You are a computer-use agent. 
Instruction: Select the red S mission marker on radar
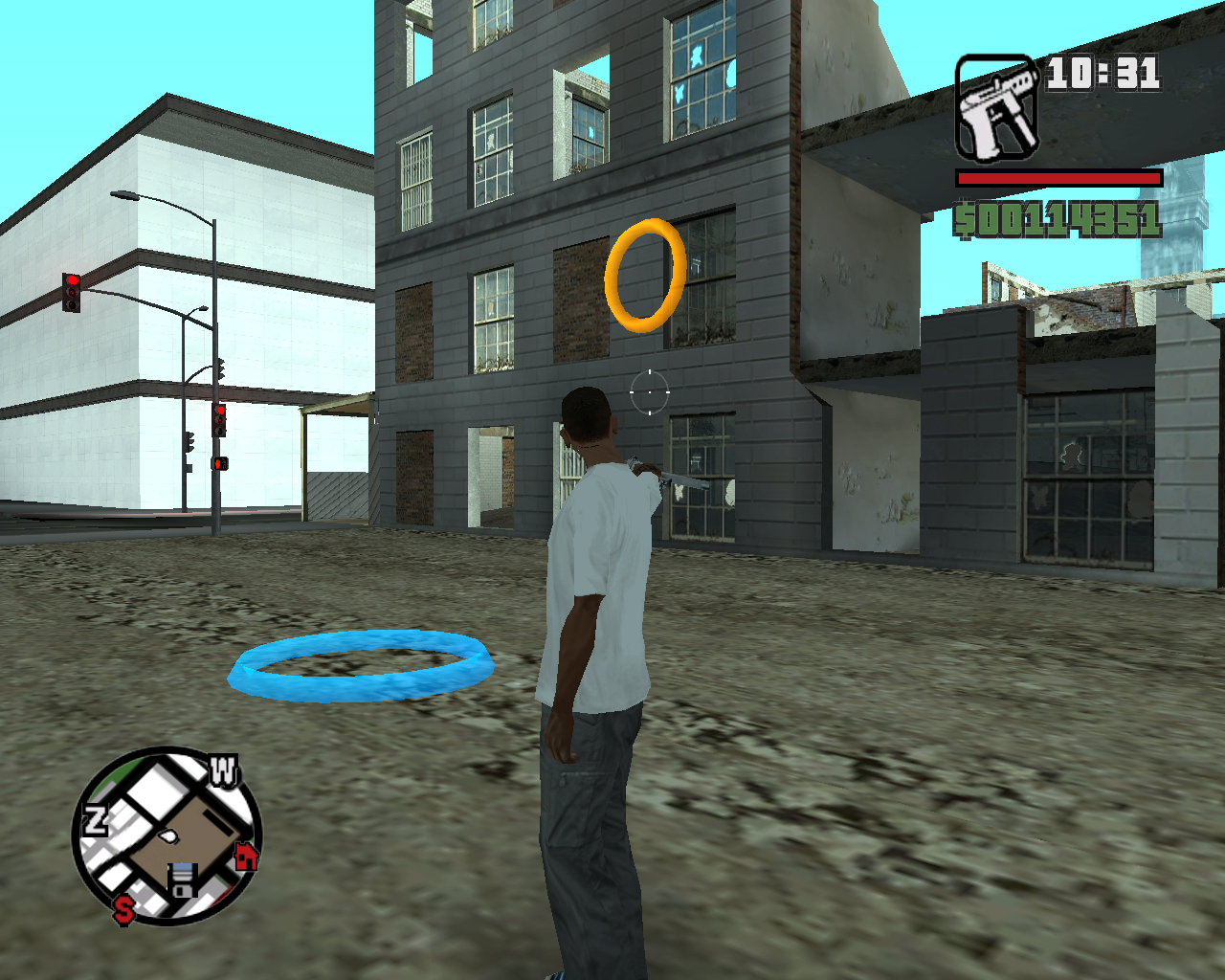tap(123, 908)
